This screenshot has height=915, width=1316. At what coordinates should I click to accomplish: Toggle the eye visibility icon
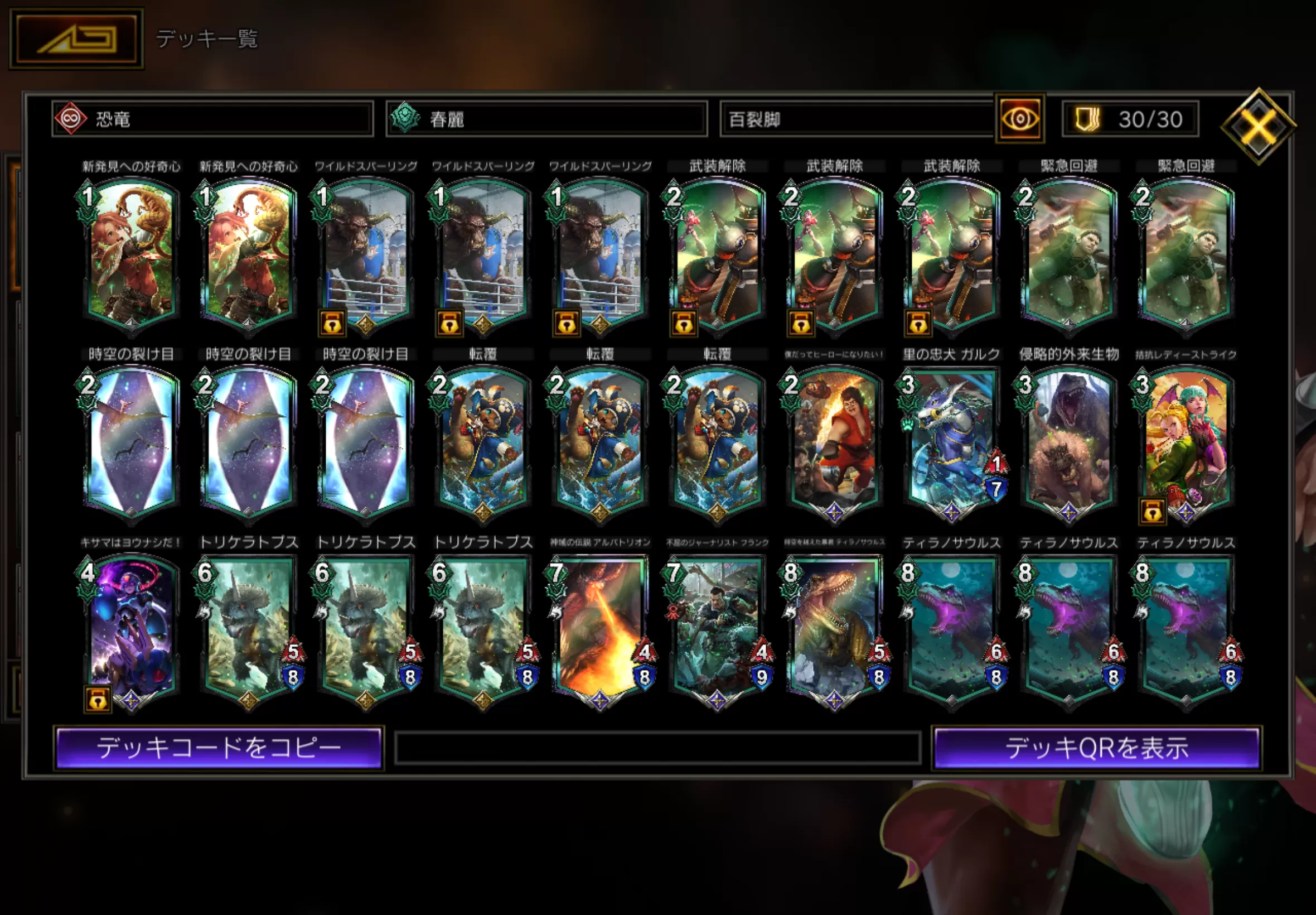[x=1019, y=119]
